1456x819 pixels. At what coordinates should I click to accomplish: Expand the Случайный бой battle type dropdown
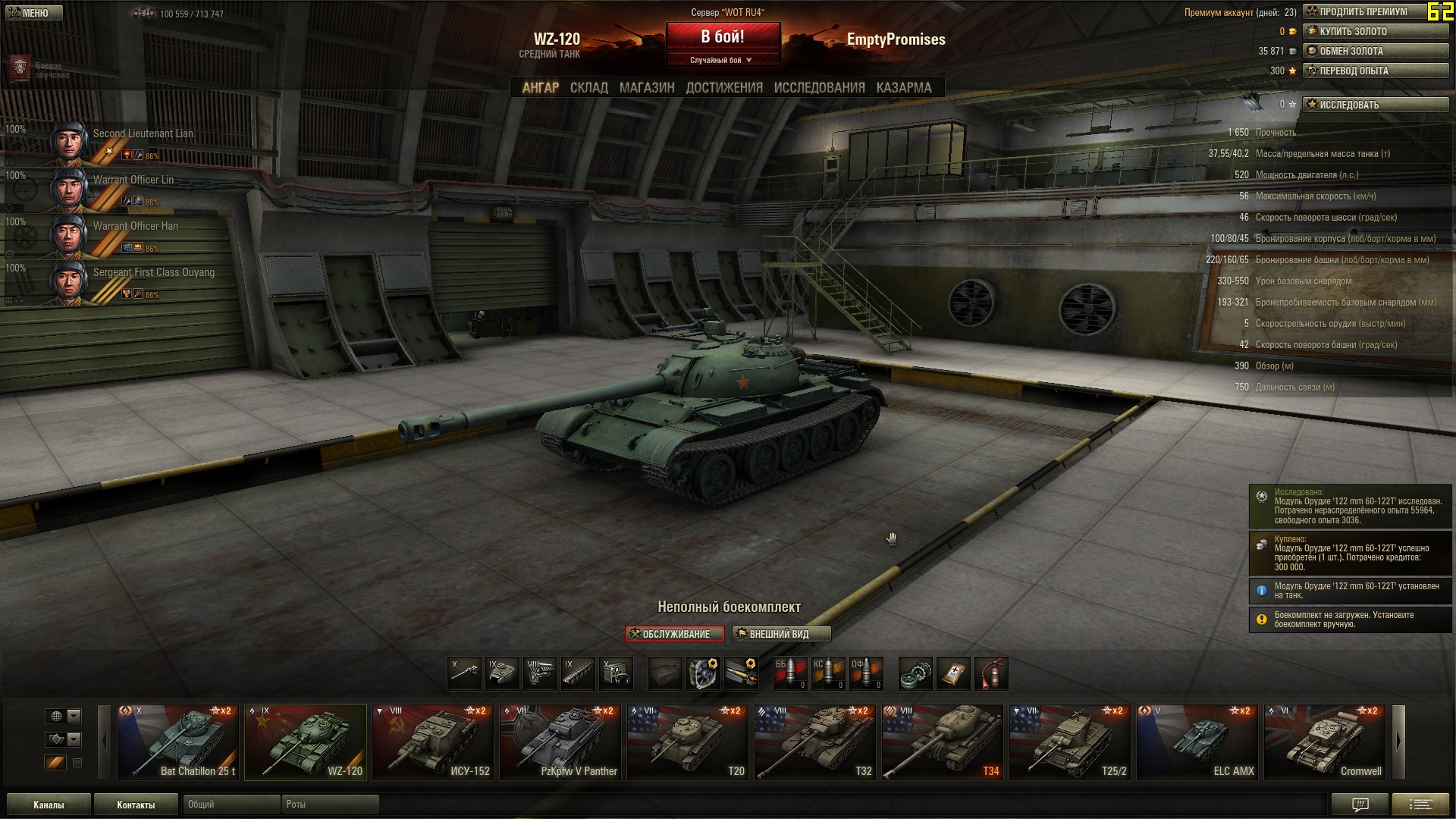pos(722,60)
